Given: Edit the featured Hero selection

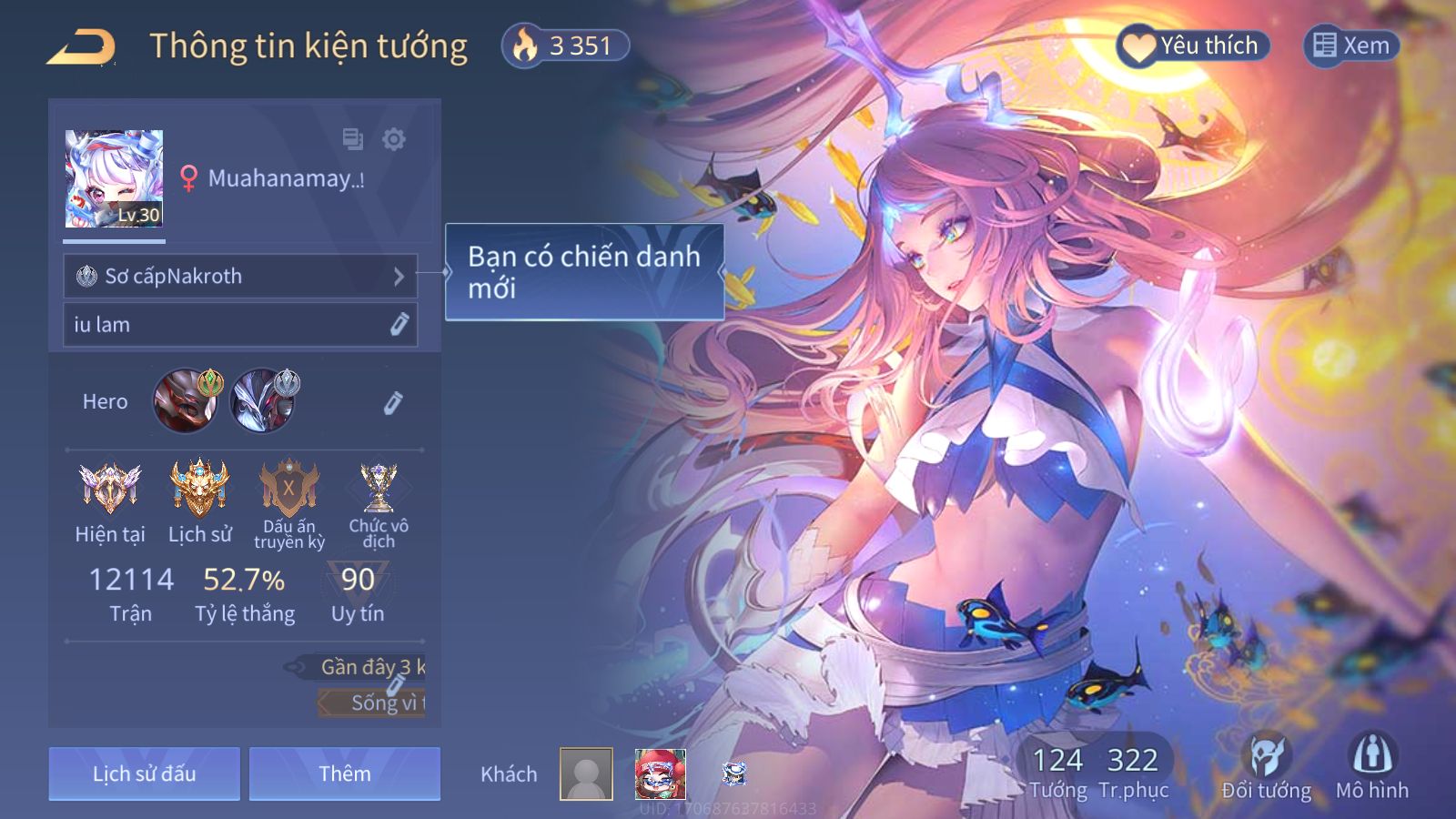Looking at the screenshot, I should coord(392,403).
